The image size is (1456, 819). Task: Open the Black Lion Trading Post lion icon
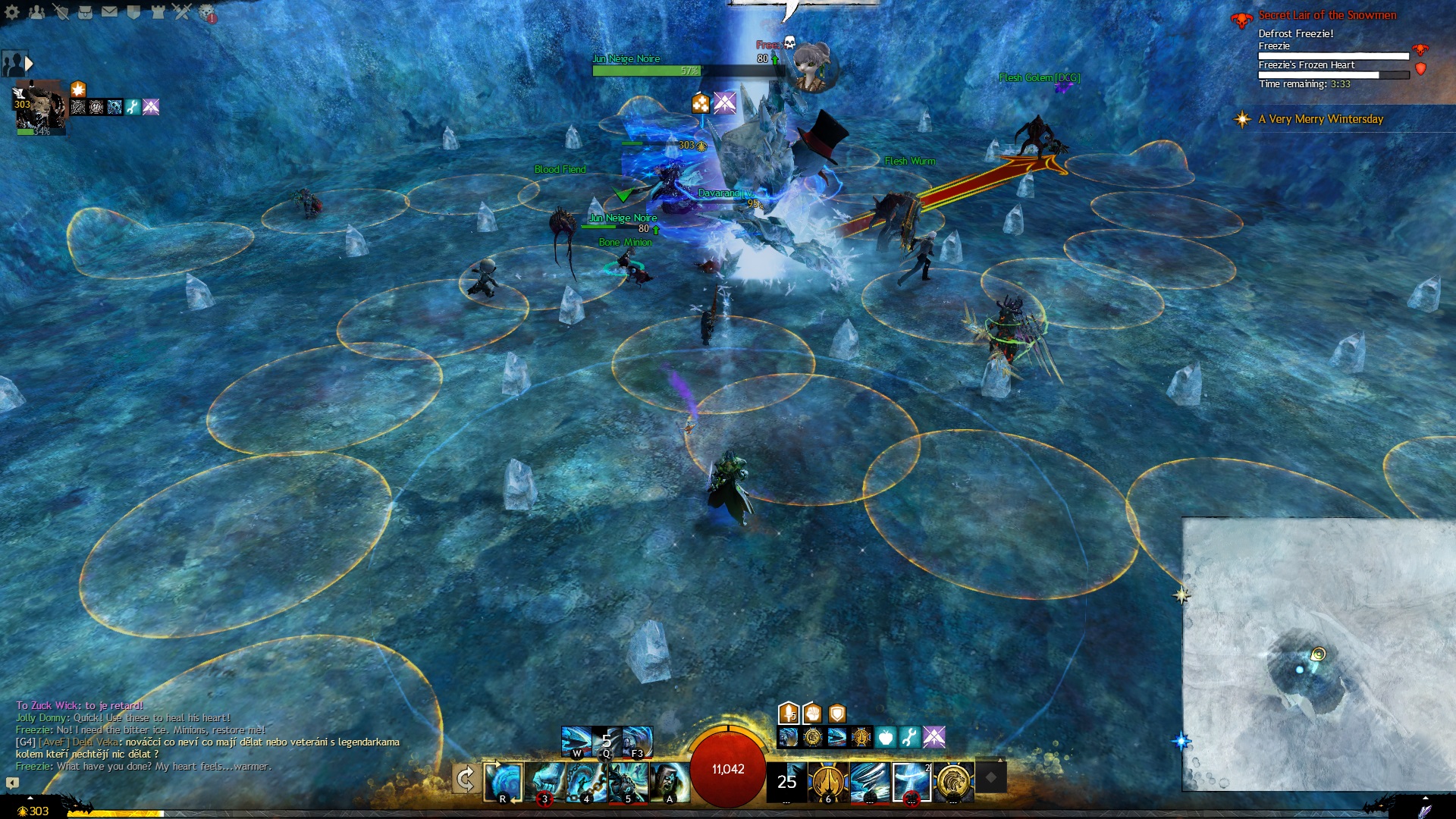coord(206,12)
